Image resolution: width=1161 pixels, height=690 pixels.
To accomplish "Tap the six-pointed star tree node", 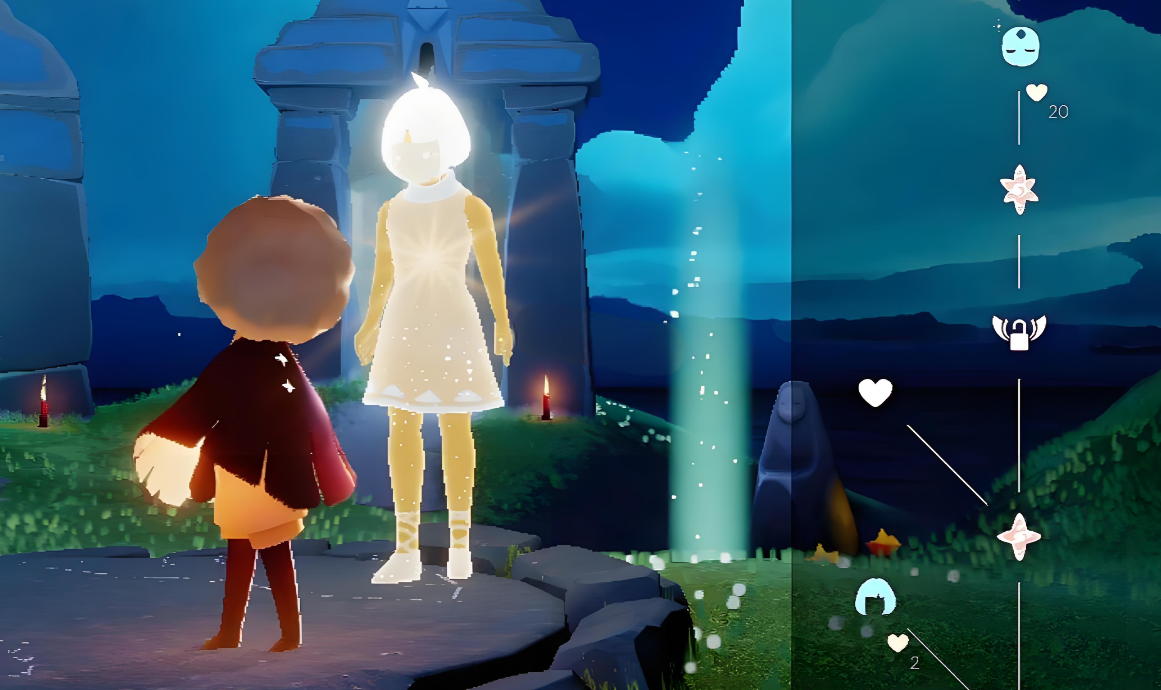I will (1019, 189).
